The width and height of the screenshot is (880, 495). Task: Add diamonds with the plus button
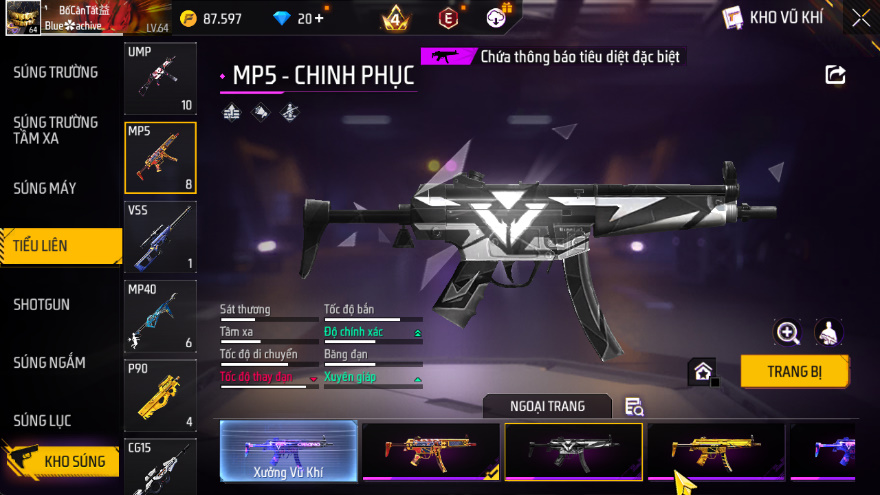pyautogui.click(x=317, y=18)
